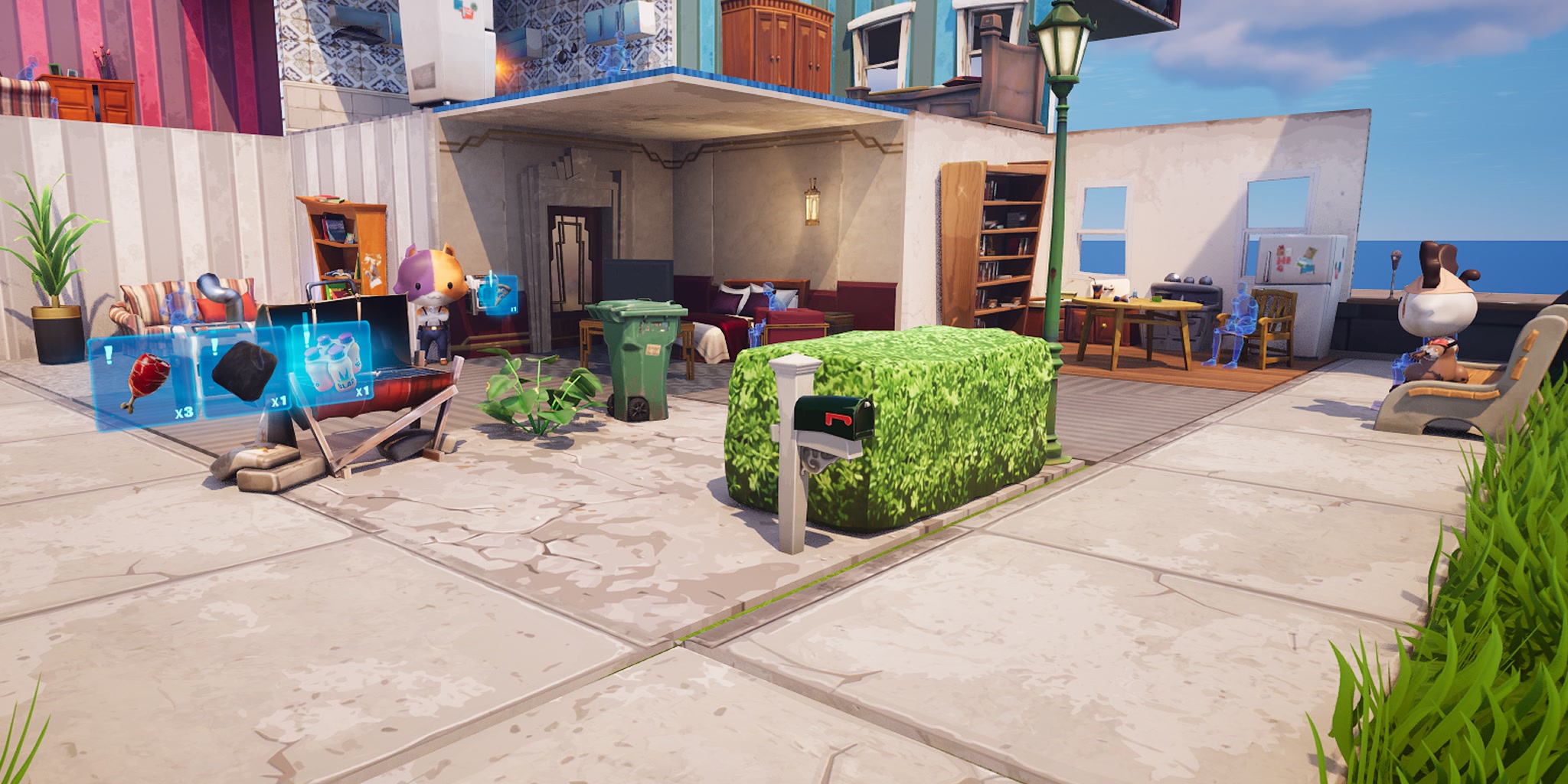
Task: Select the red mailbox flag
Action: [x=838, y=419]
